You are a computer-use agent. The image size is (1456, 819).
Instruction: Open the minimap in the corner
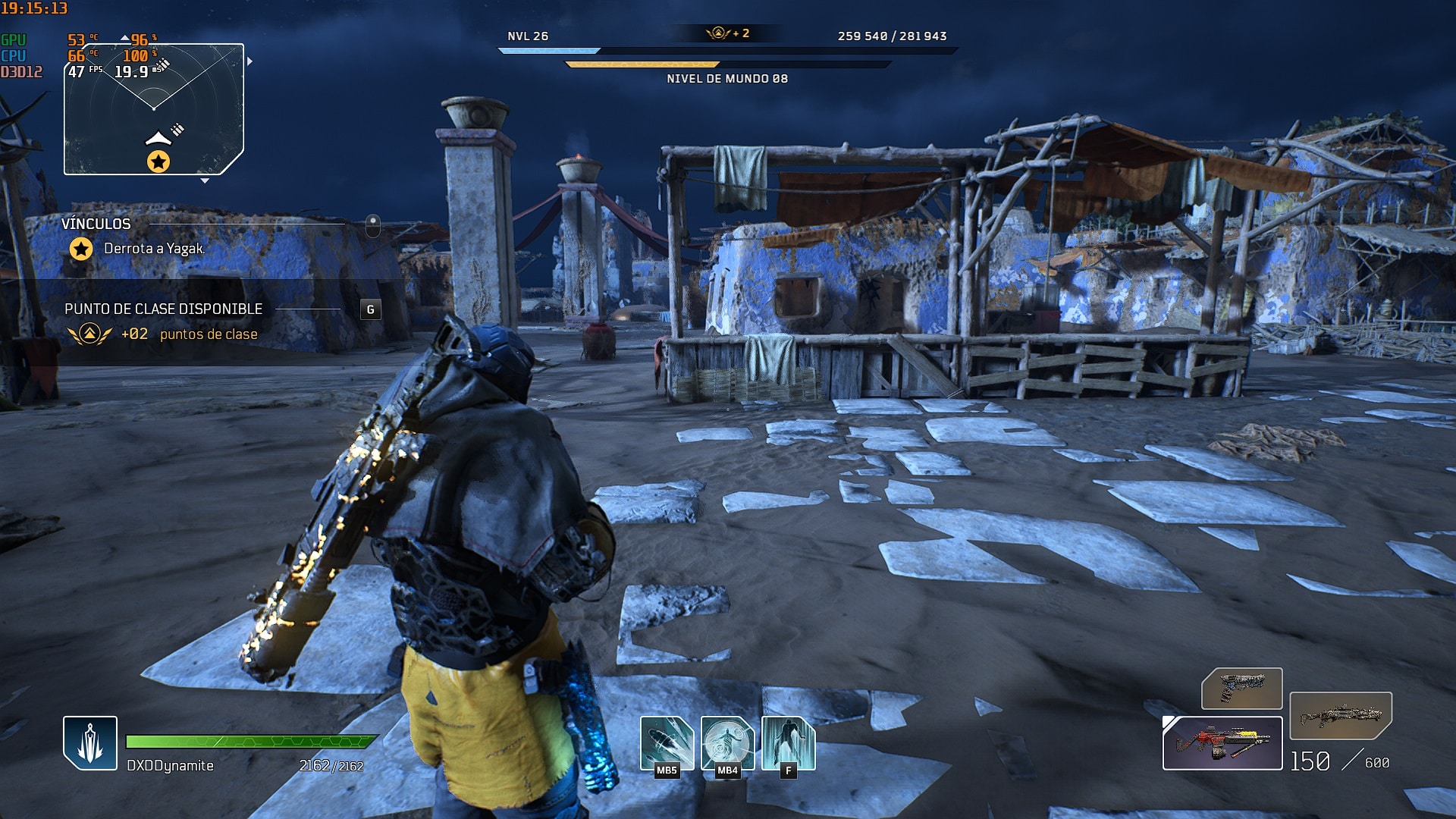154,109
